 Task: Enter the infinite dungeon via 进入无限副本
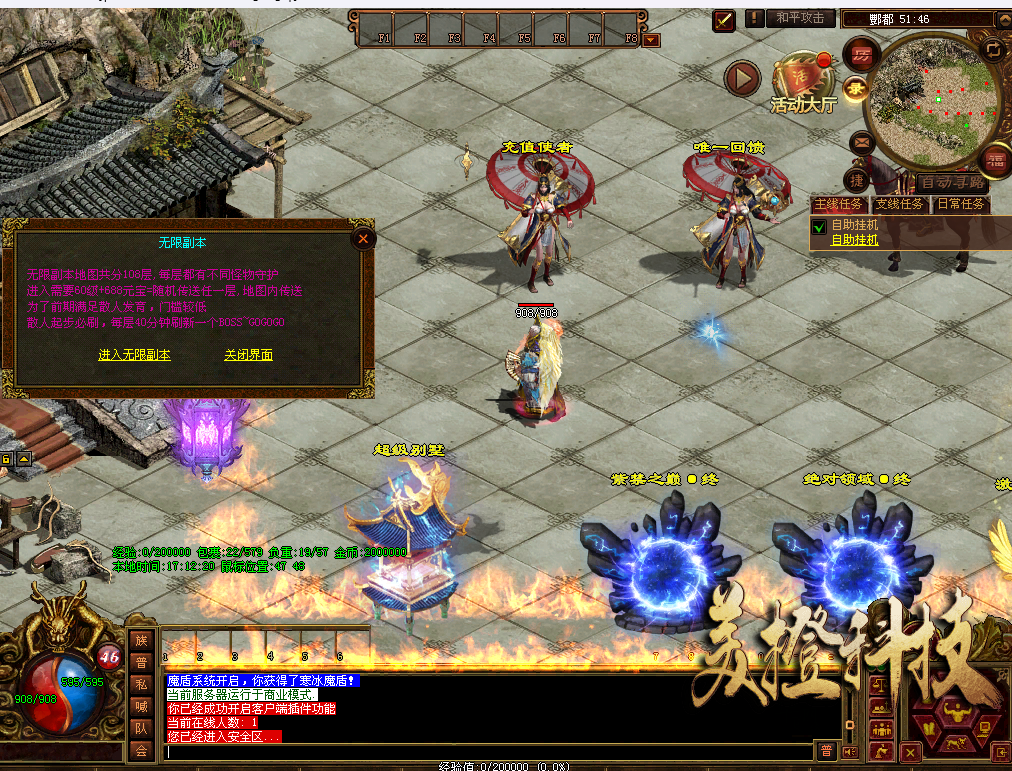134,355
